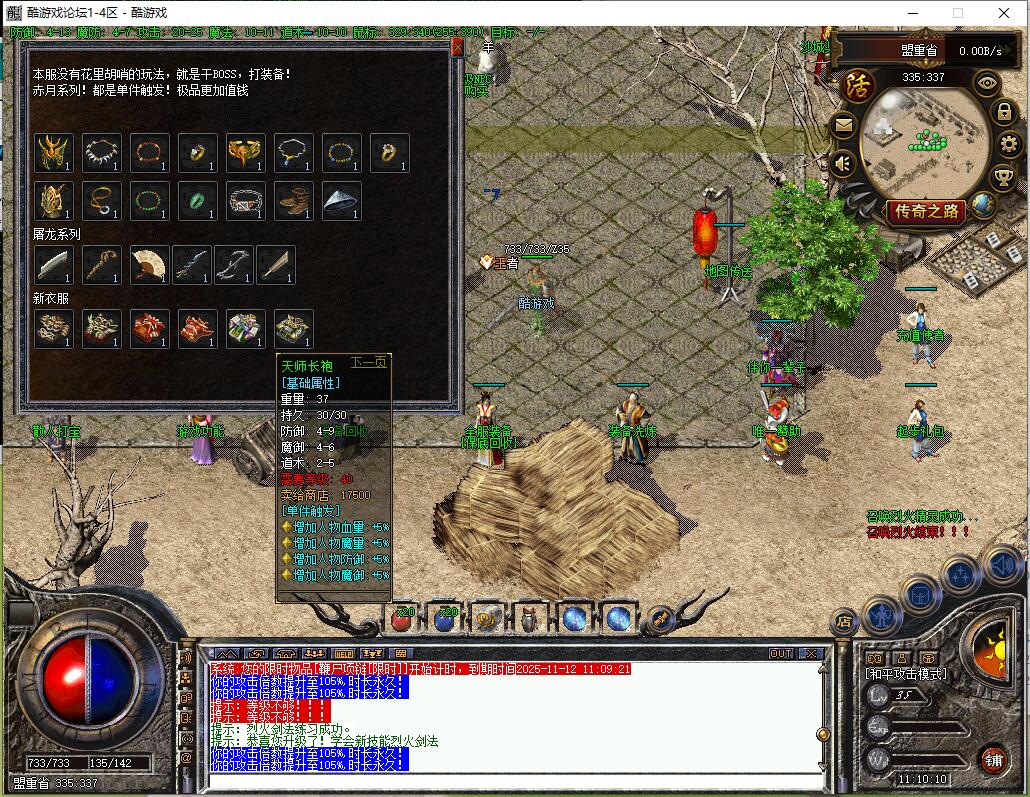Go to next page via 下一页 link
Image resolution: width=1030 pixels, height=797 pixels.
[367, 362]
